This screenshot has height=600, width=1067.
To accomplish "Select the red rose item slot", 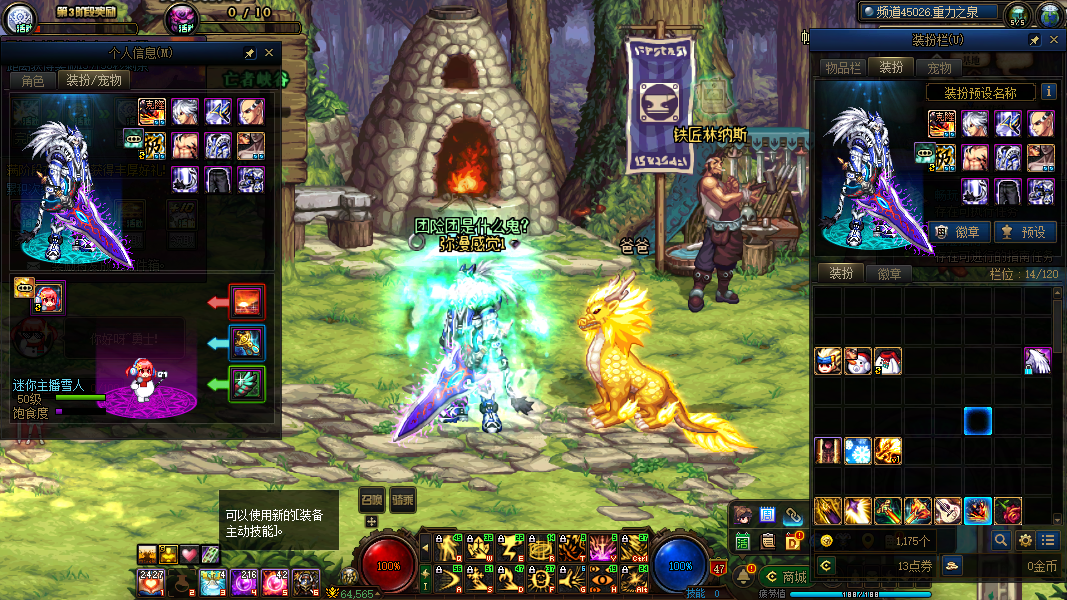I will coord(1008,511).
